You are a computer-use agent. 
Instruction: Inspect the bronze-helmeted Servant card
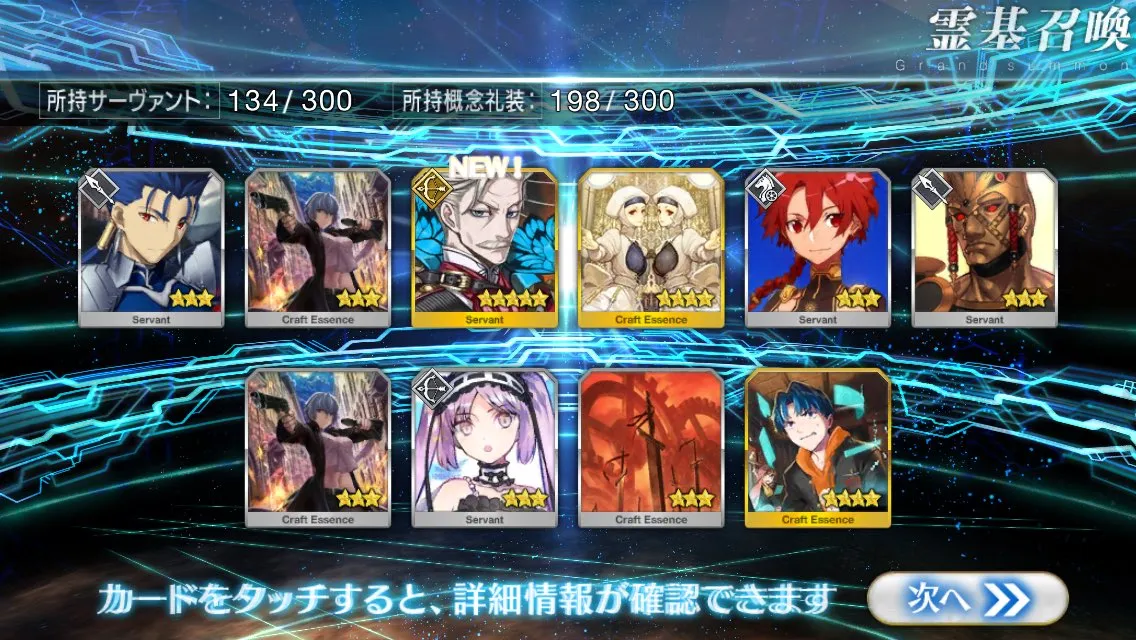[984, 248]
